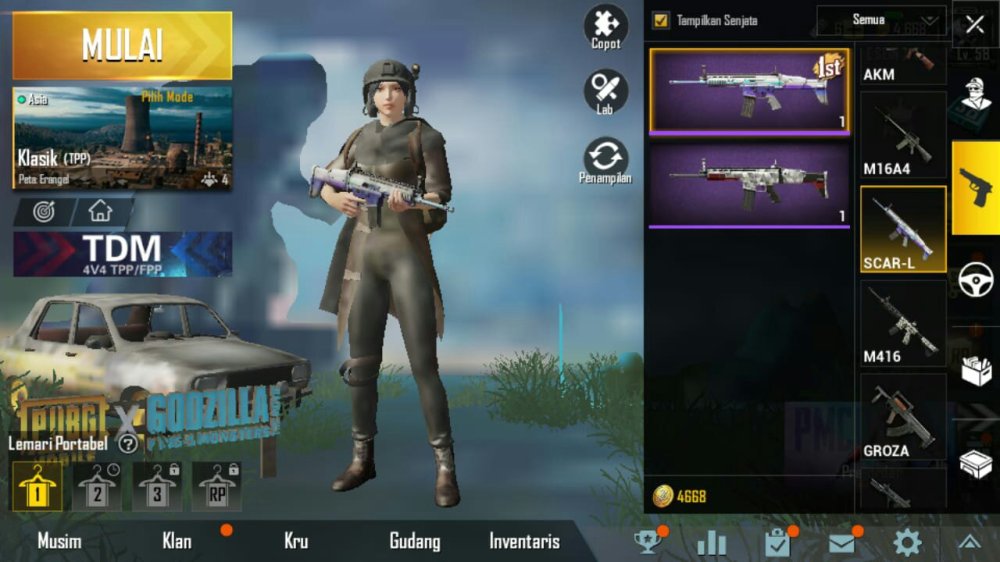Open the gear settings icon
The image size is (1000, 562).
pyautogui.click(x=907, y=542)
